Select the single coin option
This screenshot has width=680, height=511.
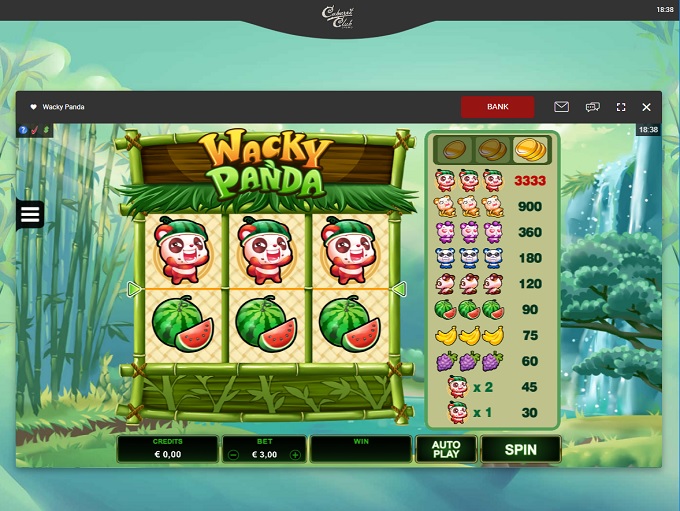454,150
